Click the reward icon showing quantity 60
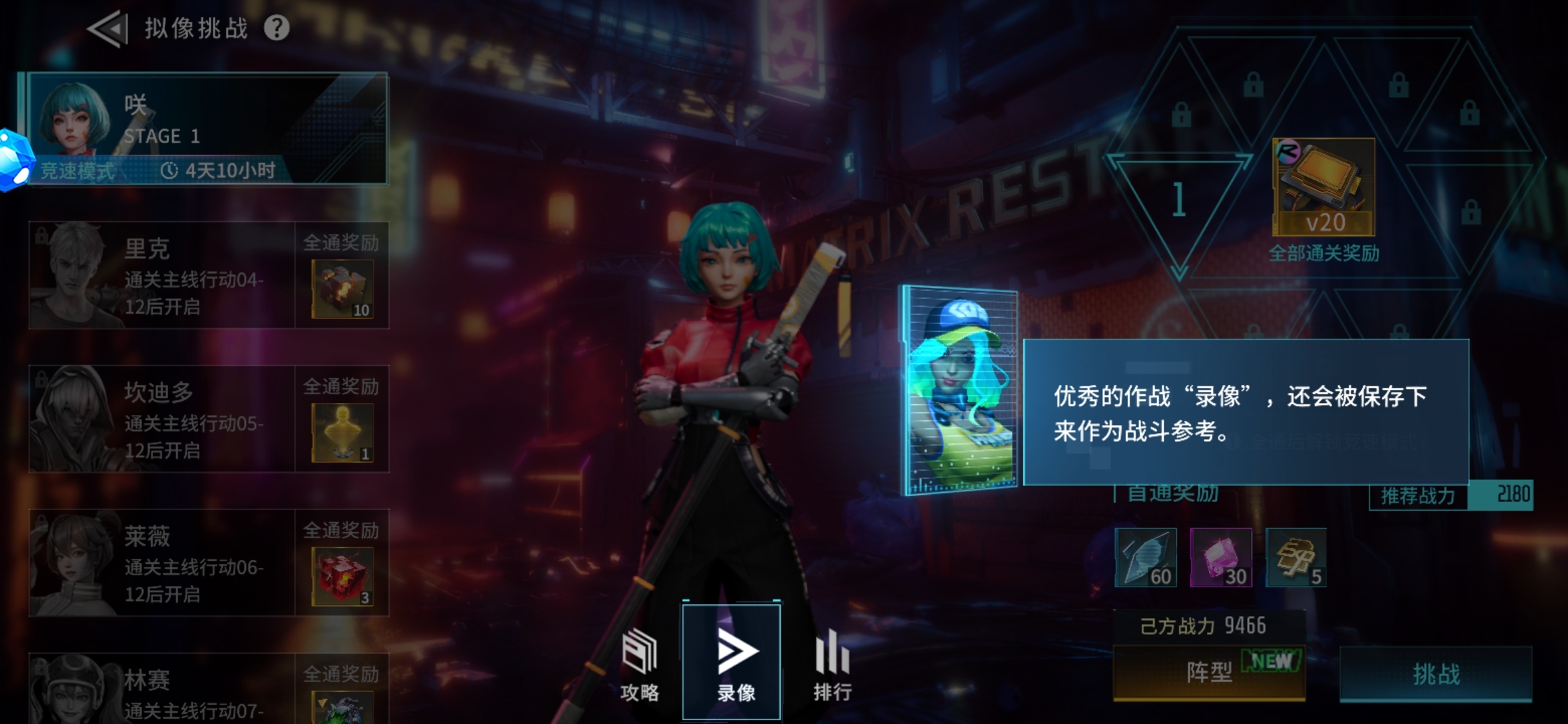This screenshot has width=1568, height=724. [x=1145, y=557]
